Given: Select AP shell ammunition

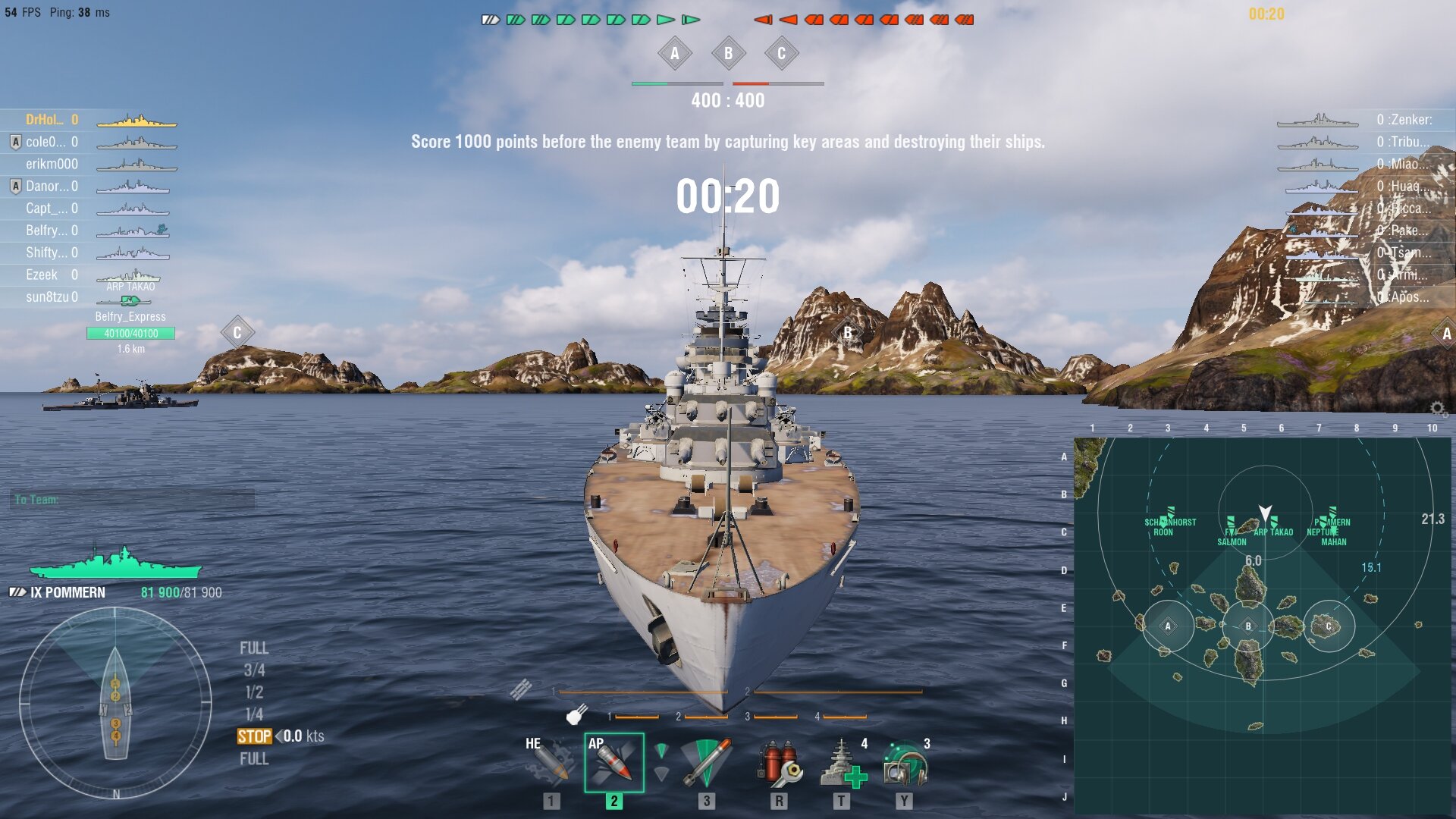Looking at the screenshot, I should point(613,762).
